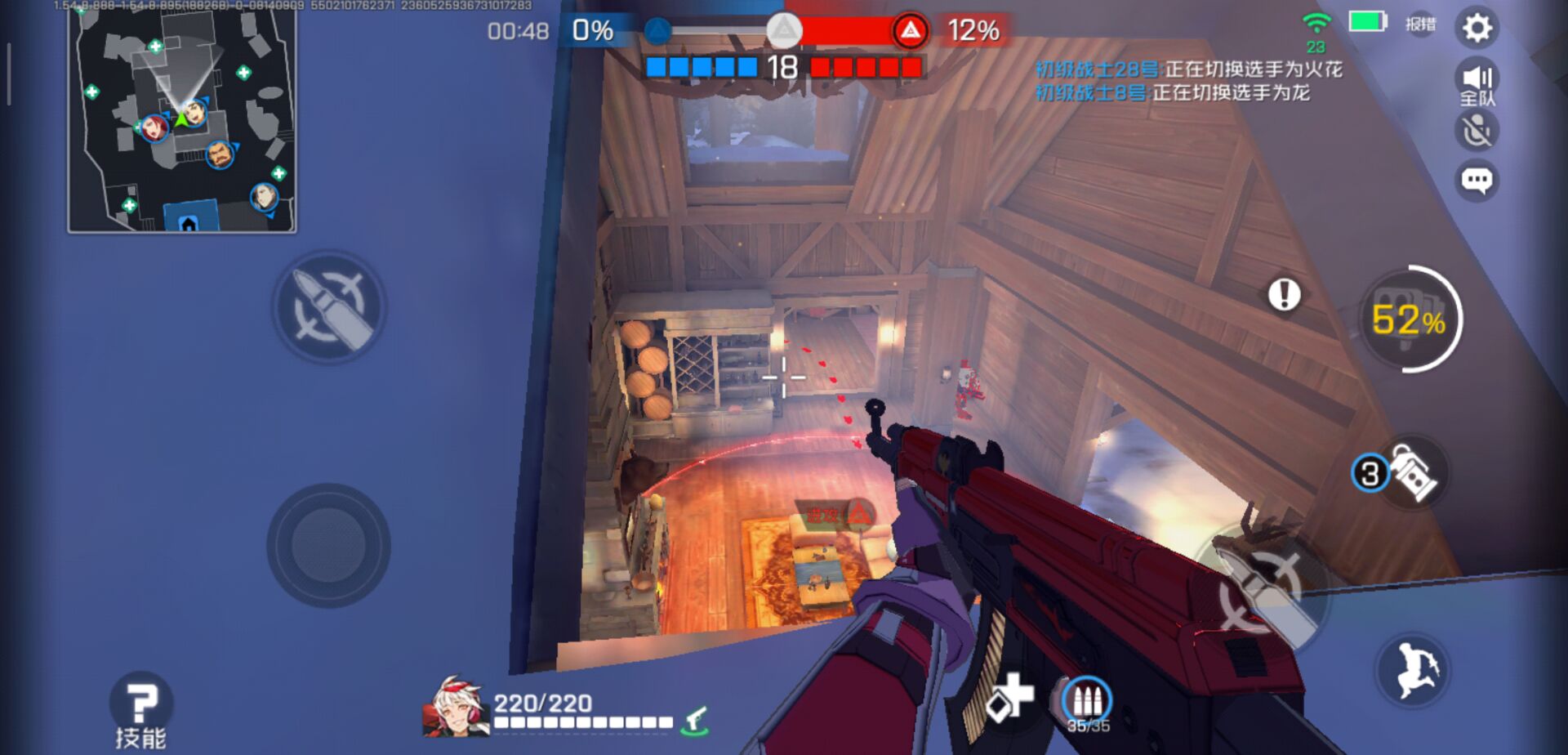Reload with the ammo magazine button

point(1087,703)
